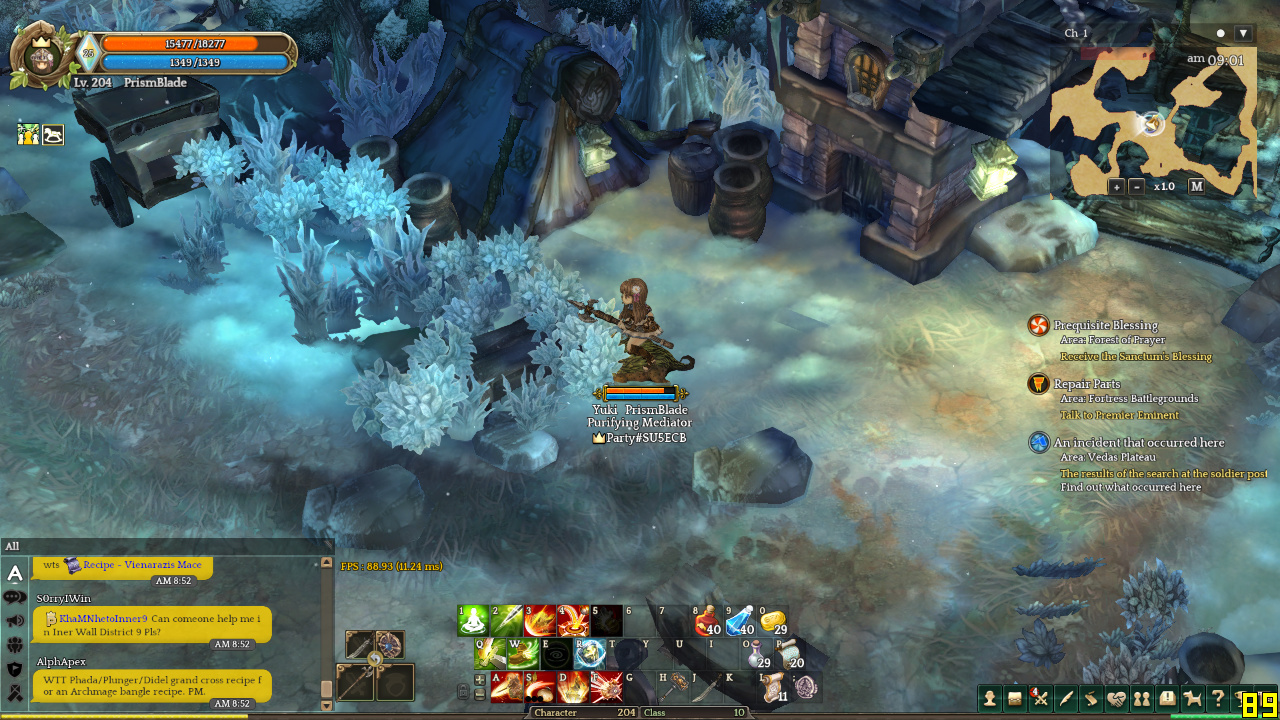
Task: Select the gold bar item slot
Action: 773,621
